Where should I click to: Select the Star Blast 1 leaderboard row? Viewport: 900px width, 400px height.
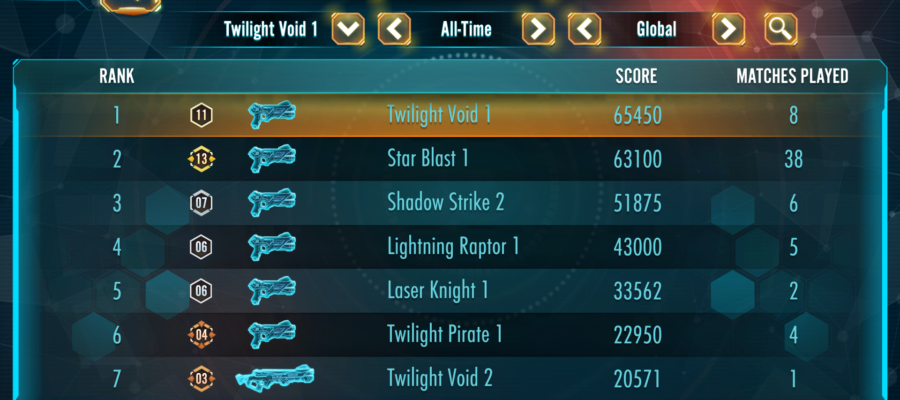coord(450,159)
